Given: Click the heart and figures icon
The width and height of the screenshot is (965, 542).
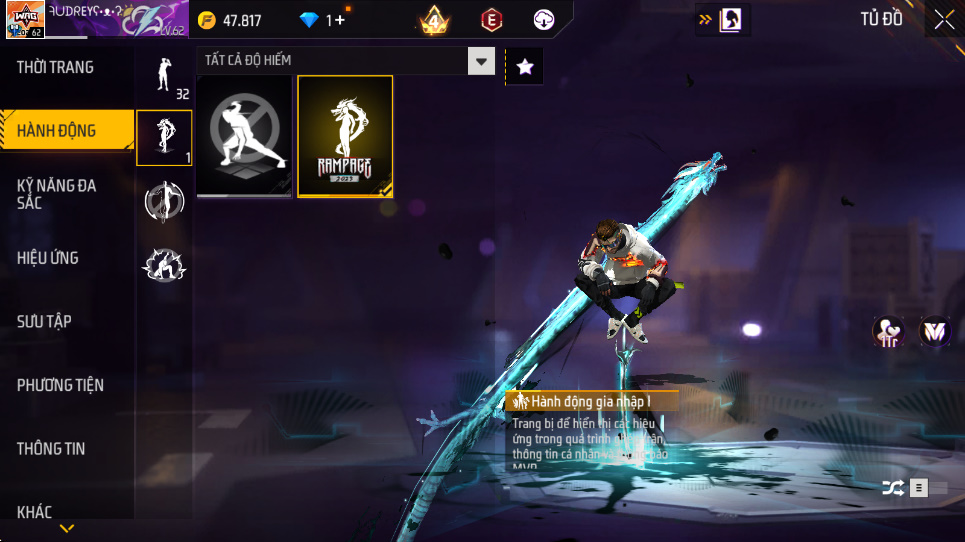Looking at the screenshot, I should (887, 331).
